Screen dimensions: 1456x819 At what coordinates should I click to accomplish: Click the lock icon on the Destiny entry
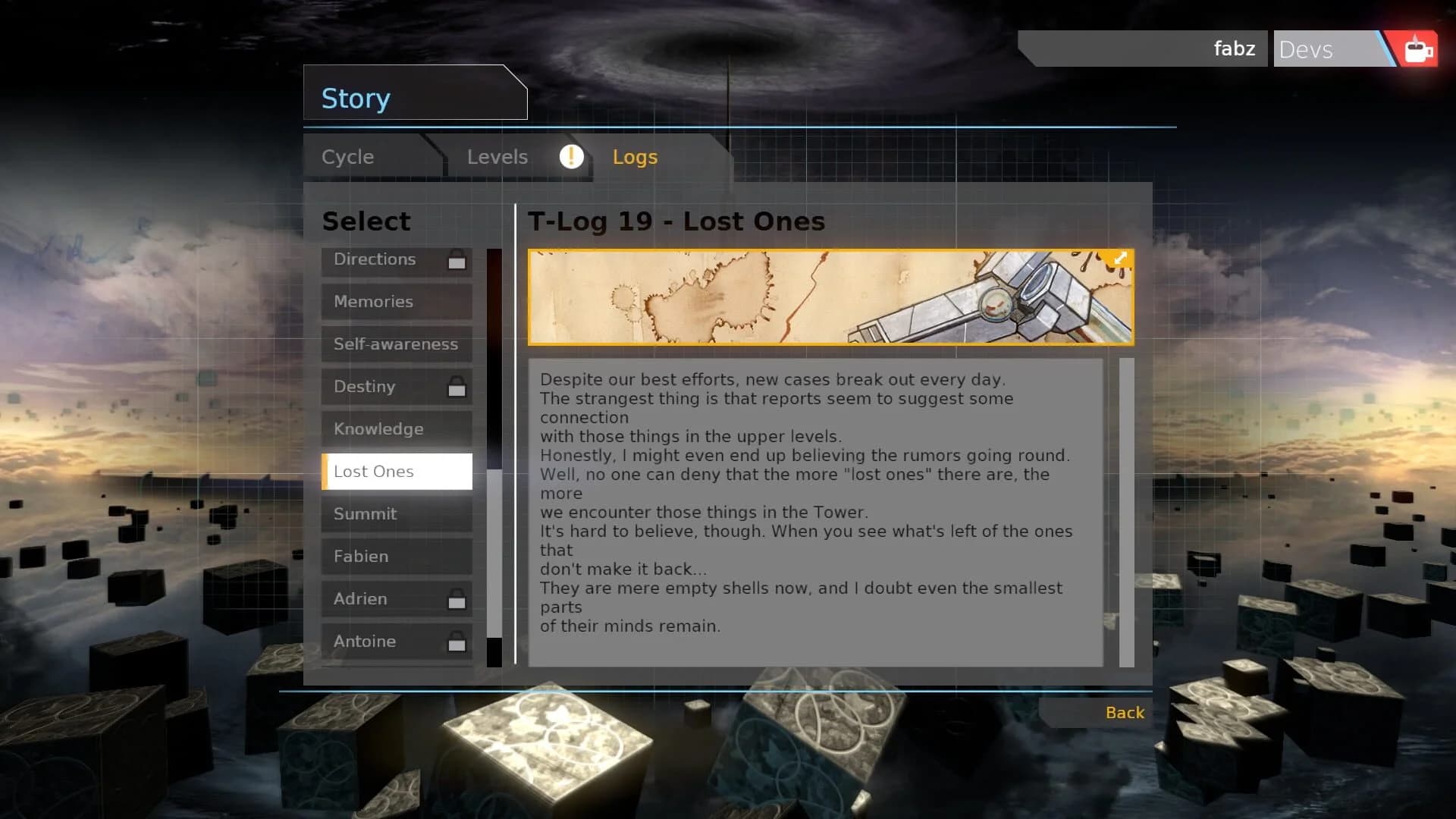[x=456, y=387]
